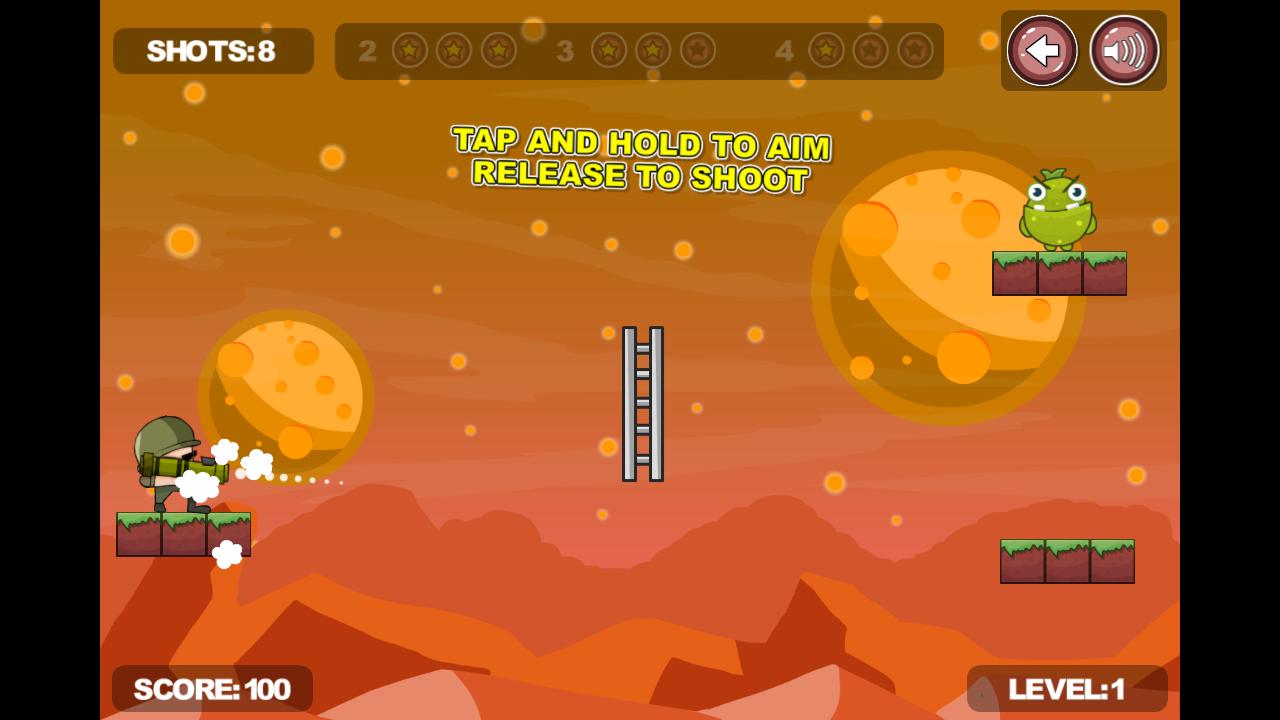The height and width of the screenshot is (720, 1280).
Task: Click the first star next to level 2
Action: pyautogui.click(x=409, y=51)
